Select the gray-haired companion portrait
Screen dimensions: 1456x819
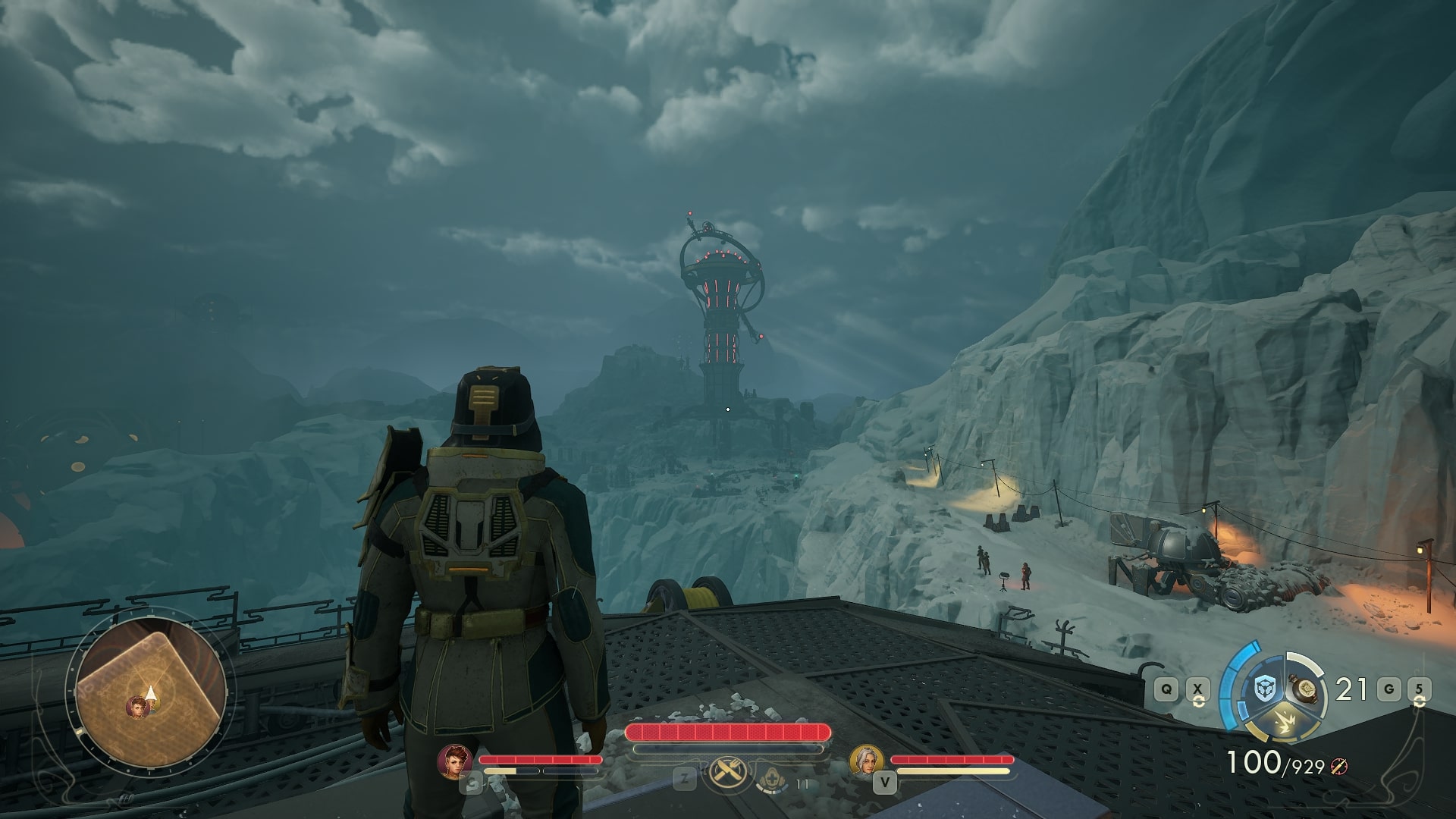coord(867,761)
